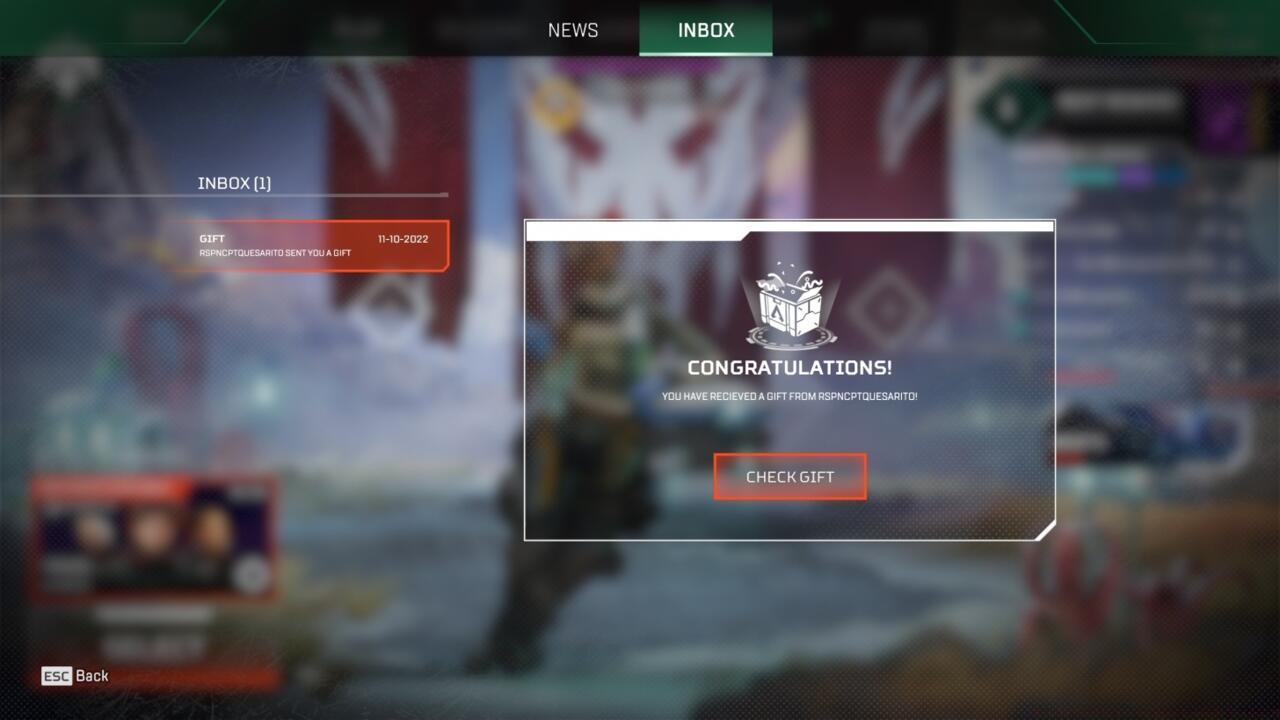The image size is (1280, 720).
Task: Click the INBOX (1) header label
Action: [235, 183]
